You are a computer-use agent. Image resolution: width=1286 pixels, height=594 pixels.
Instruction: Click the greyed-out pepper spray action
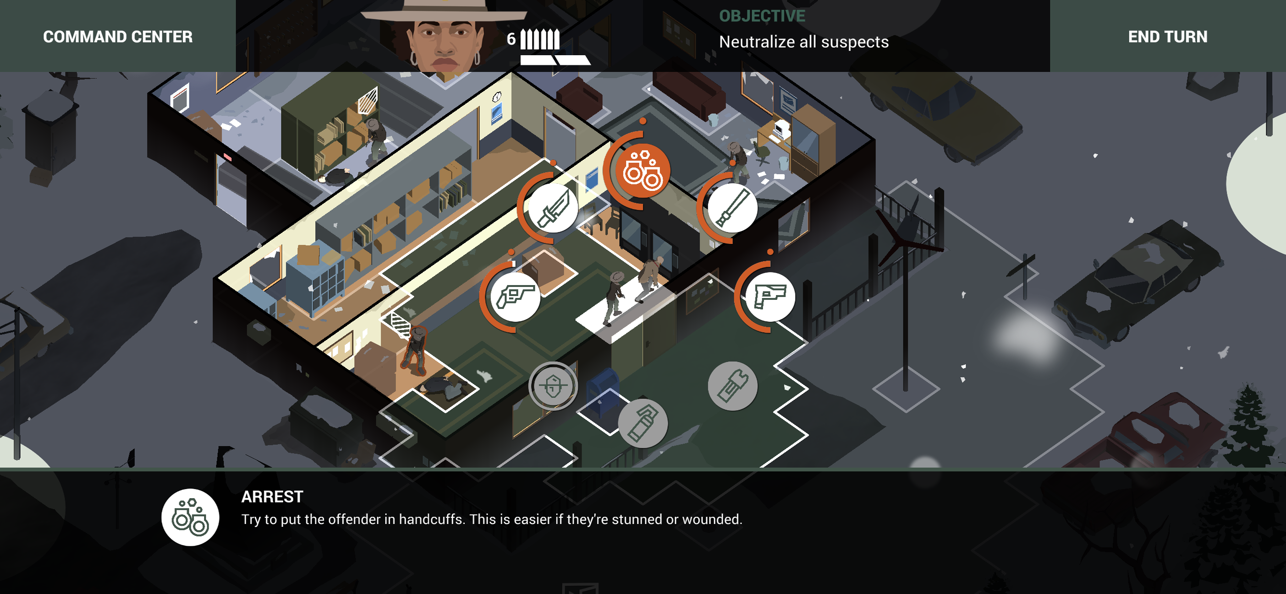click(x=642, y=423)
